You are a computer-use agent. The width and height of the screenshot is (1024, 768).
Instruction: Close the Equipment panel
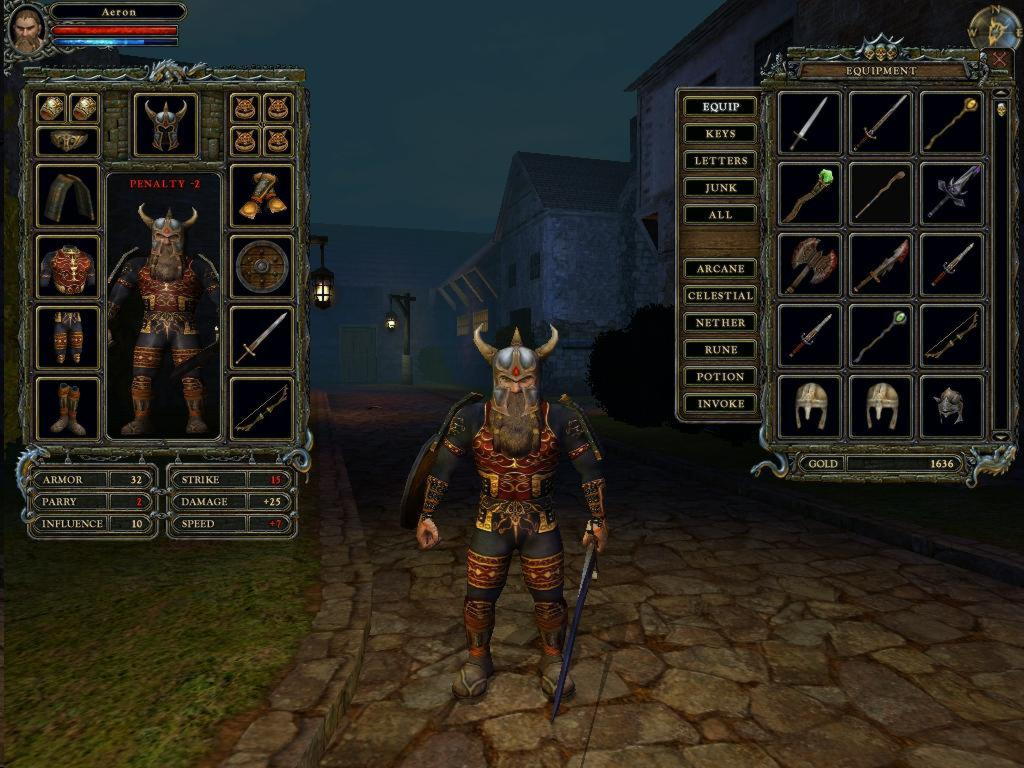tap(998, 60)
